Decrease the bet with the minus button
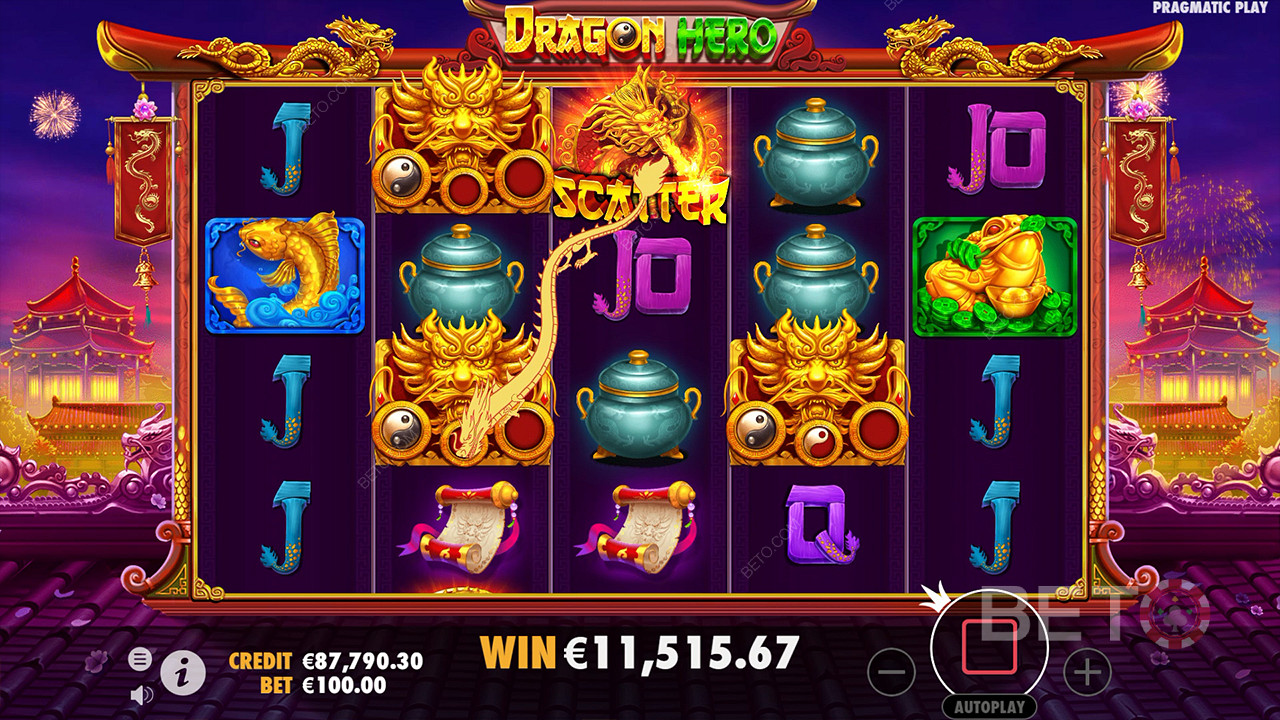The image size is (1280, 720). pos(891,671)
